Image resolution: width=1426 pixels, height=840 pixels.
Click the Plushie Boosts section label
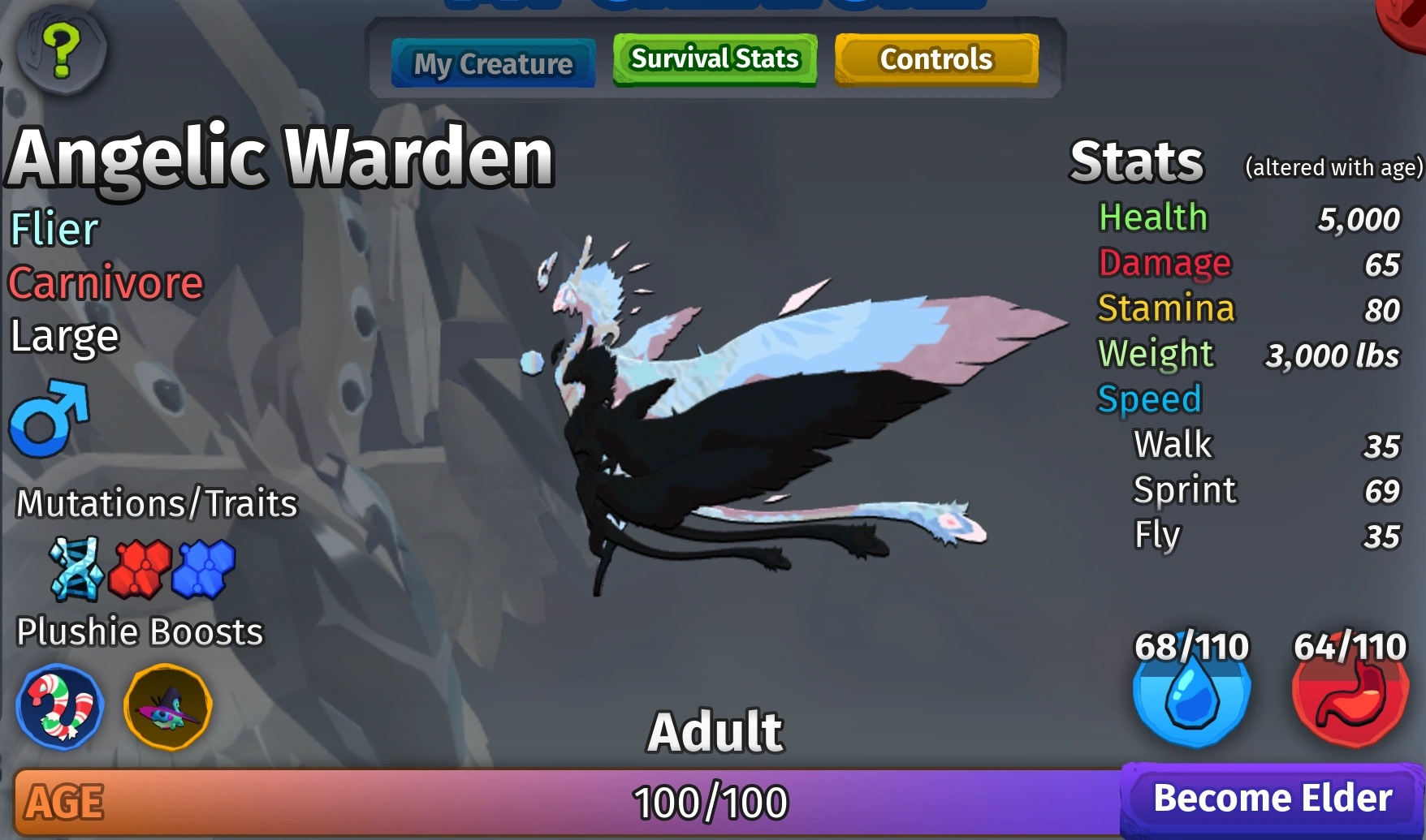coord(140,631)
